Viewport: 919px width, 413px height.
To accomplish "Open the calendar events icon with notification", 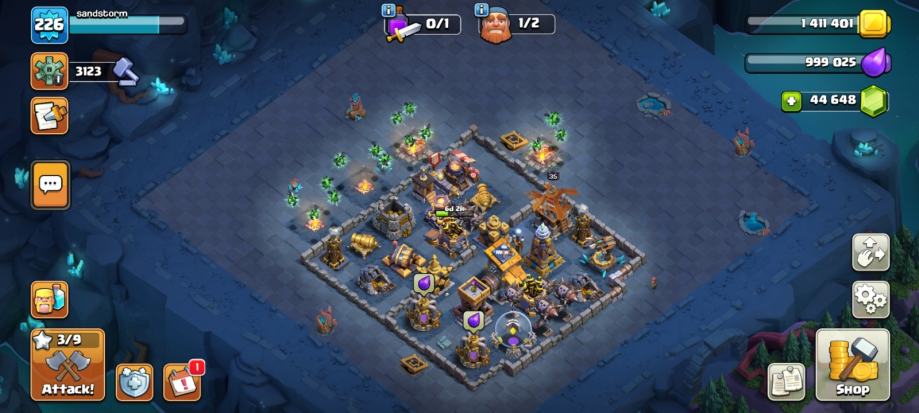I will point(181,381).
